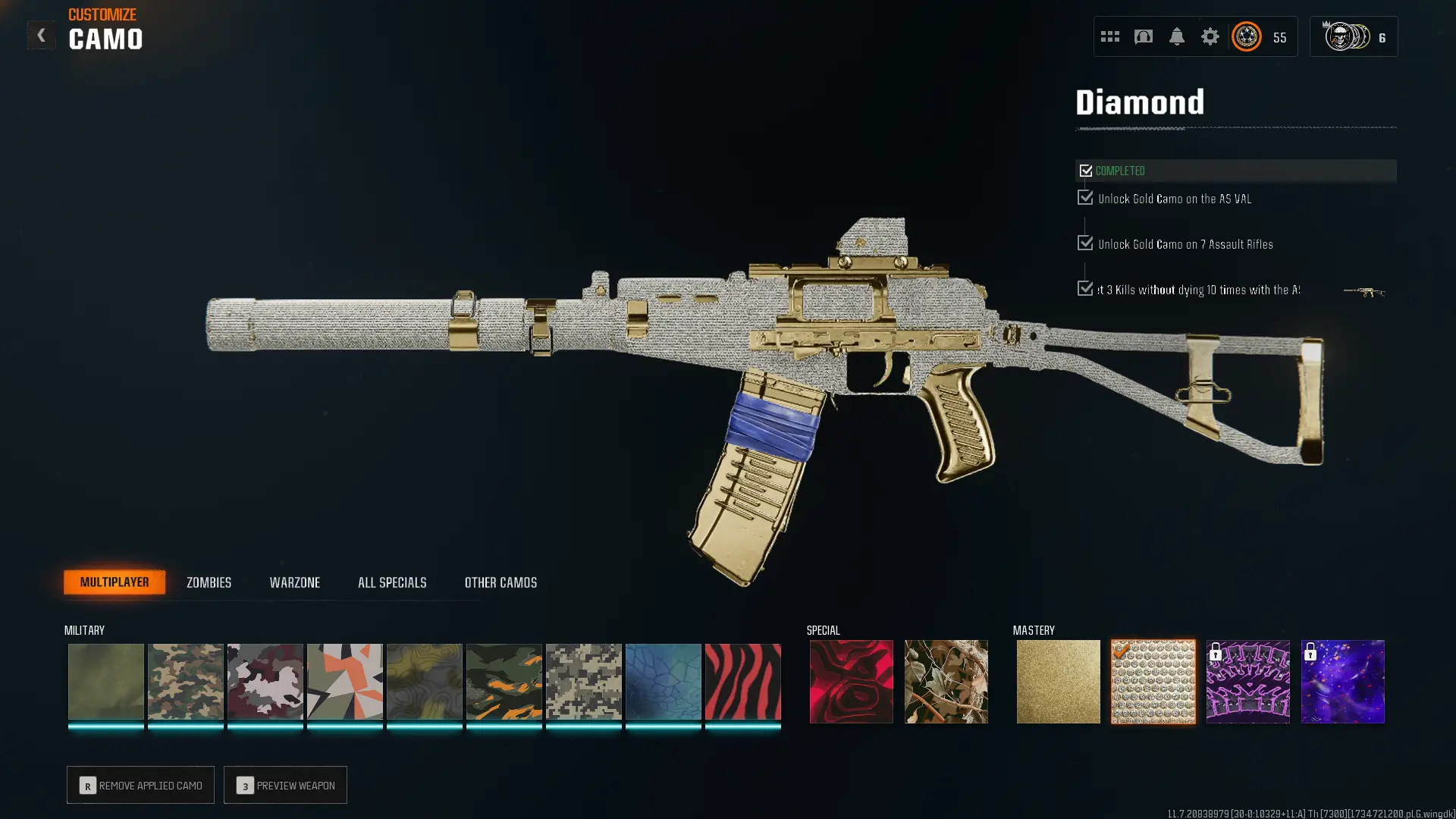Go back using the arrow button

41,36
